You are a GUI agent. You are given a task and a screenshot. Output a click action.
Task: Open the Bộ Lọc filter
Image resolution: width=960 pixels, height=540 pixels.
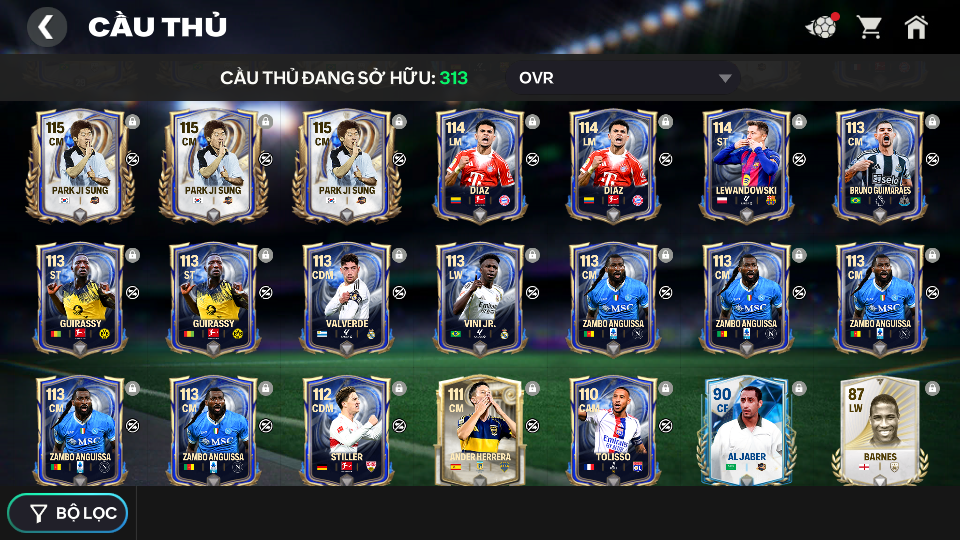(x=68, y=513)
